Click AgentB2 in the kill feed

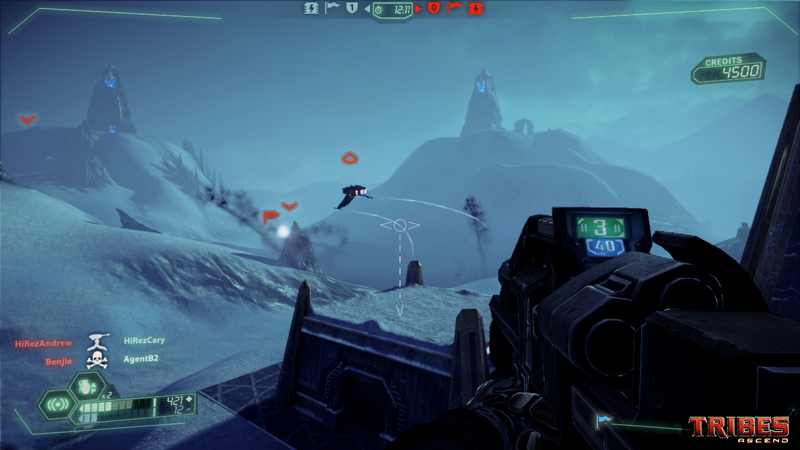141,359
